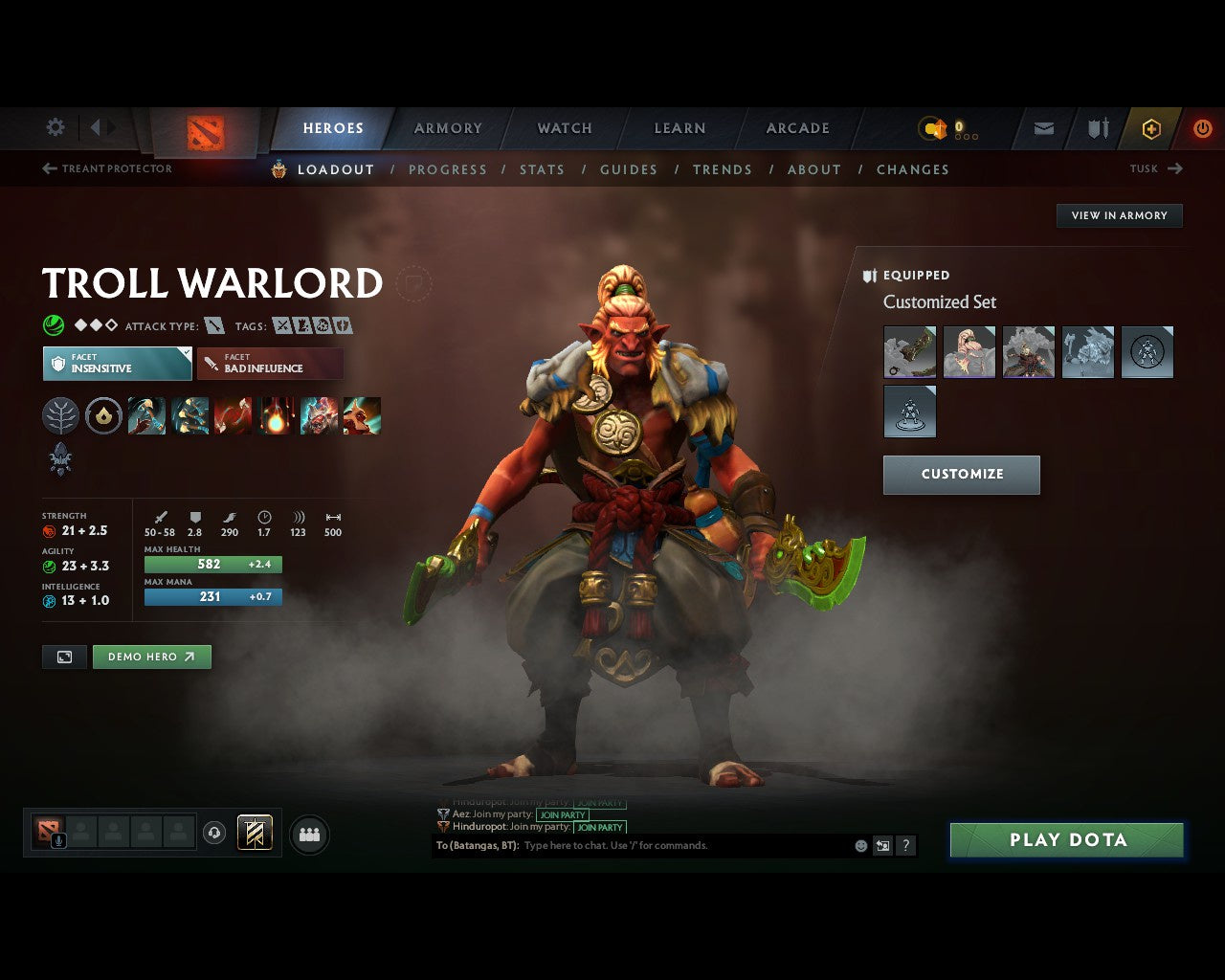Open the settings gear icon

tap(55, 127)
